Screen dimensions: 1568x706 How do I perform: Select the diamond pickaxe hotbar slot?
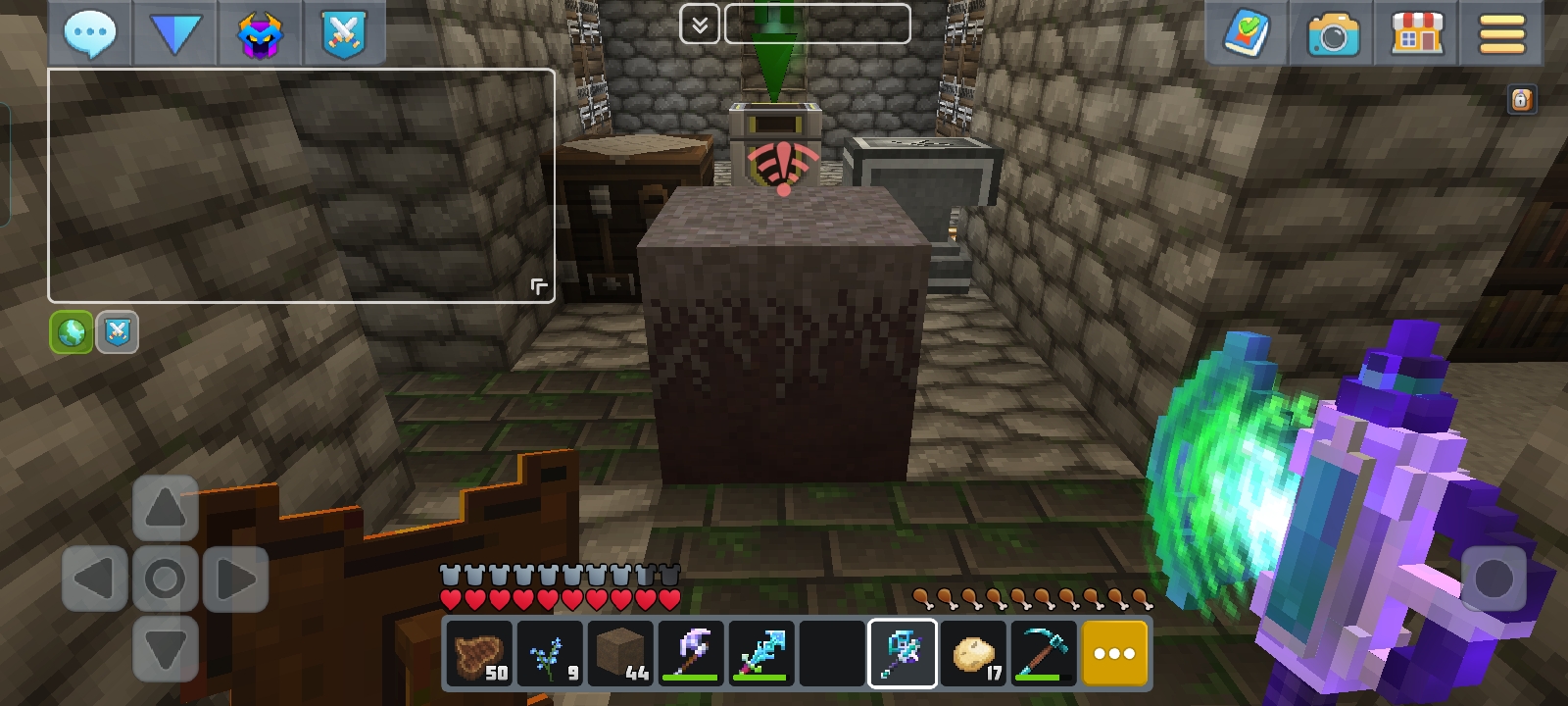coord(1043,653)
